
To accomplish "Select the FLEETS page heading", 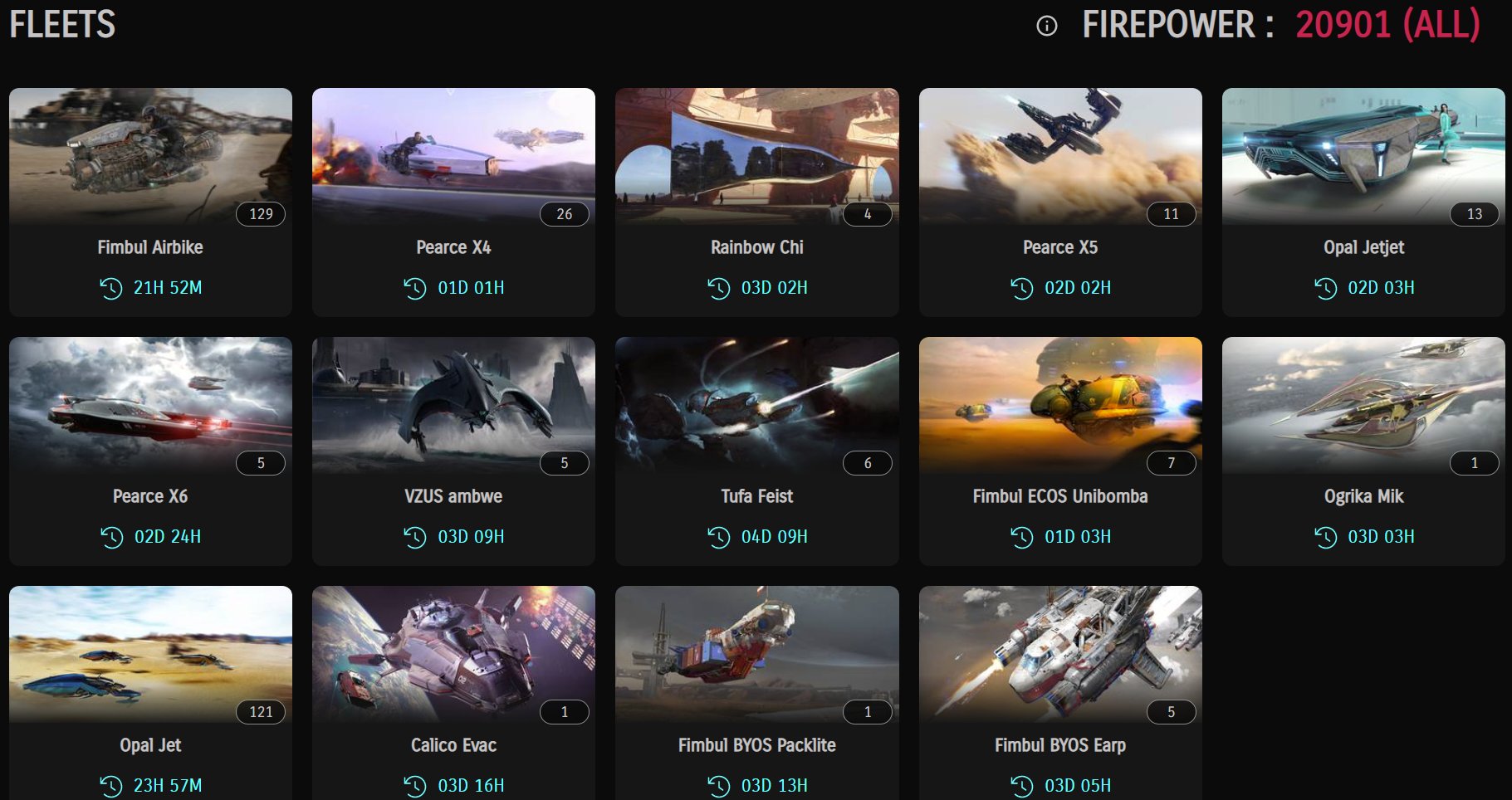I will click(x=61, y=23).
